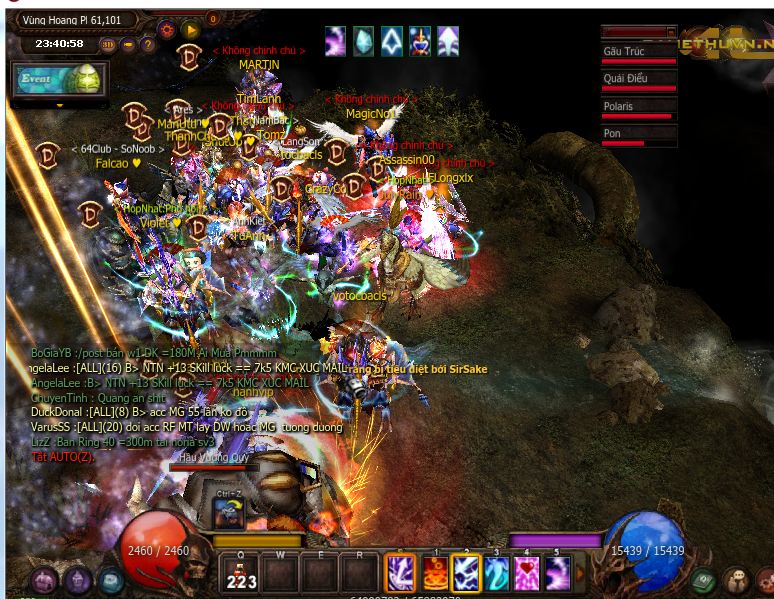The width and height of the screenshot is (774, 599).
Task: Use the potion in slot Q
Action: click(241, 574)
